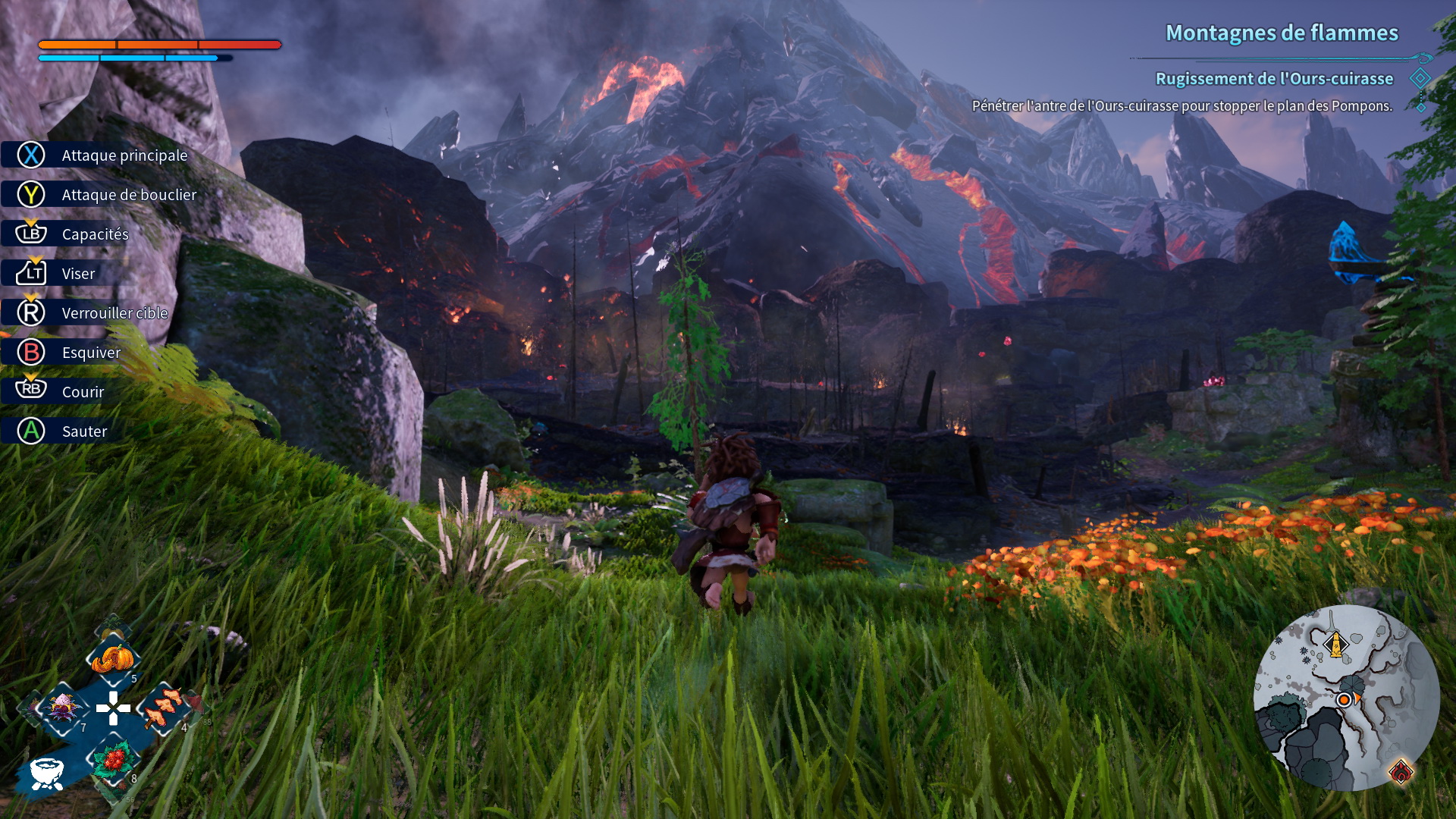Image resolution: width=1456 pixels, height=819 pixels.
Task: Click the yellow tower marker on minimap
Action: [1335, 645]
